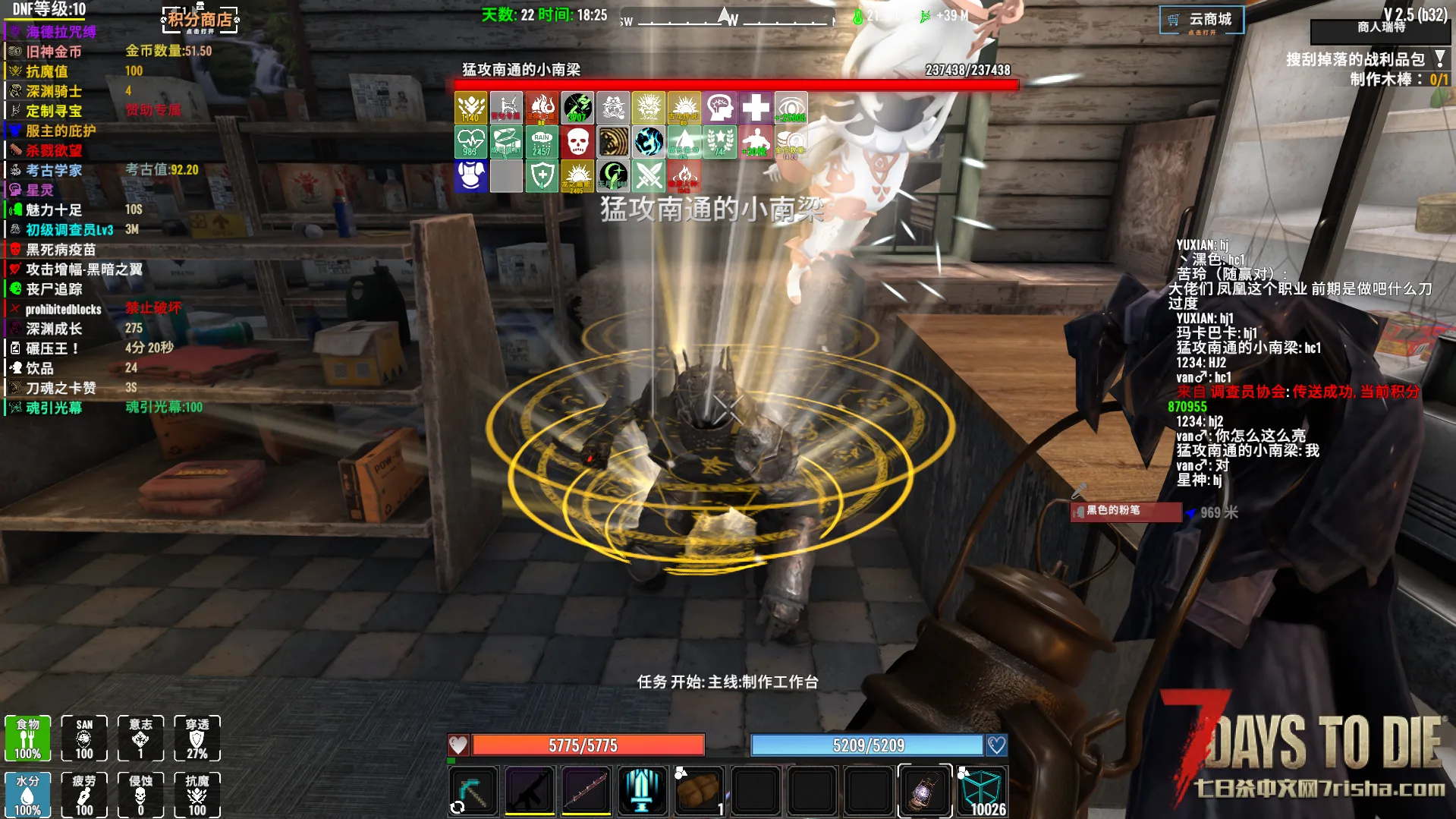Image resolution: width=1456 pixels, height=819 pixels.
Task: Choose the spiked red blade slot
Action: click(x=586, y=790)
